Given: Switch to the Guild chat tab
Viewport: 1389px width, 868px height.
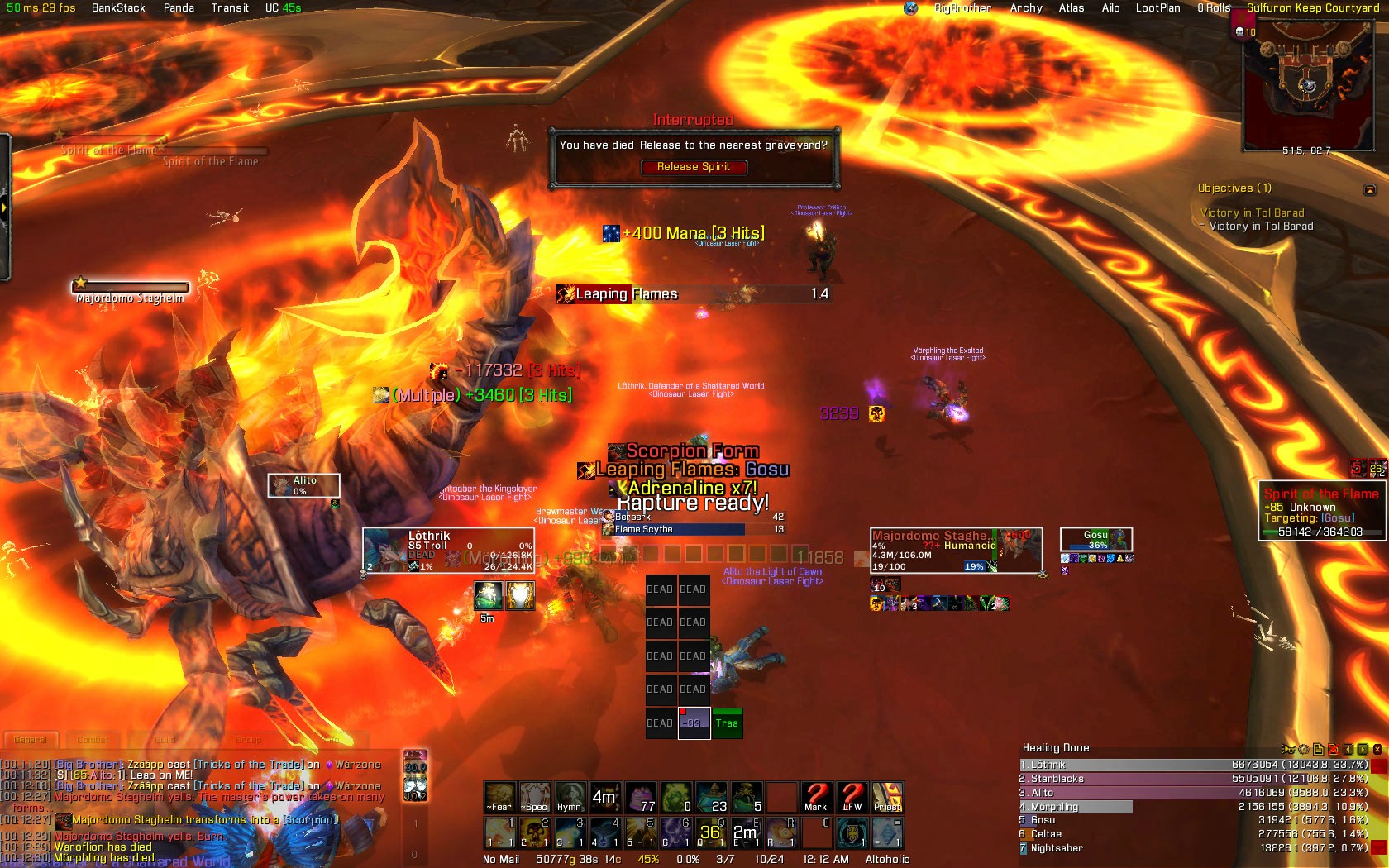Looking at the screenshot, I should tap(165, 740).
